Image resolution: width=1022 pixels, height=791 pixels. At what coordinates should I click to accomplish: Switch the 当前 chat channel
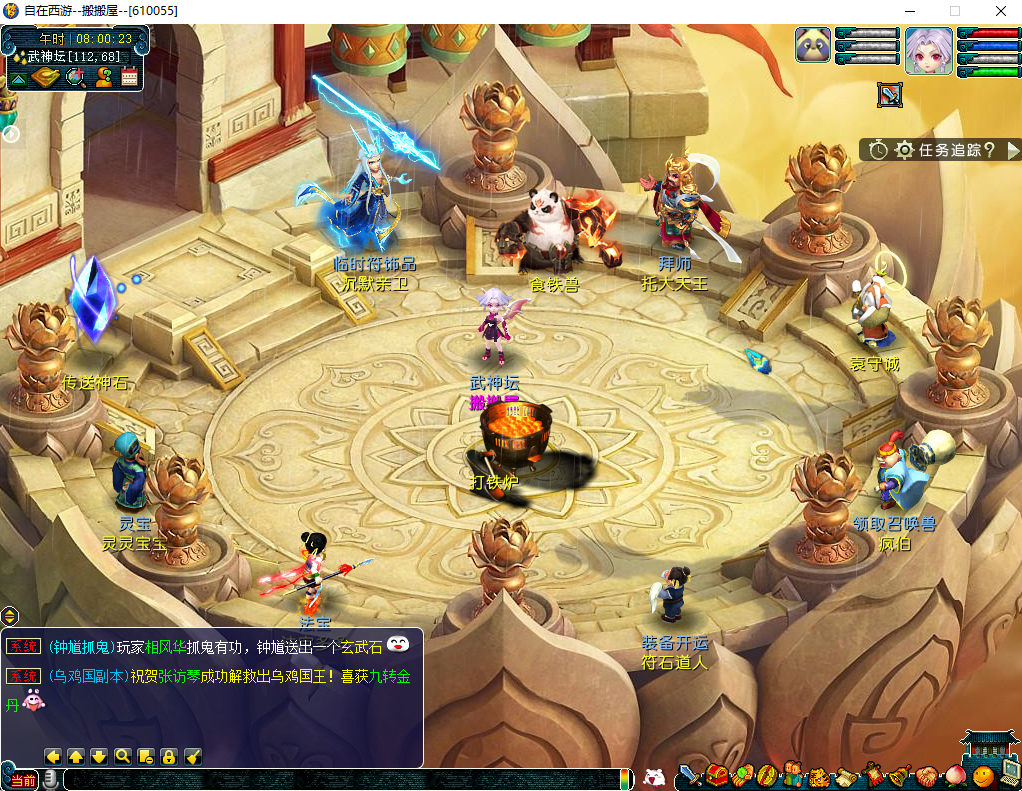[x=20, y=779]
